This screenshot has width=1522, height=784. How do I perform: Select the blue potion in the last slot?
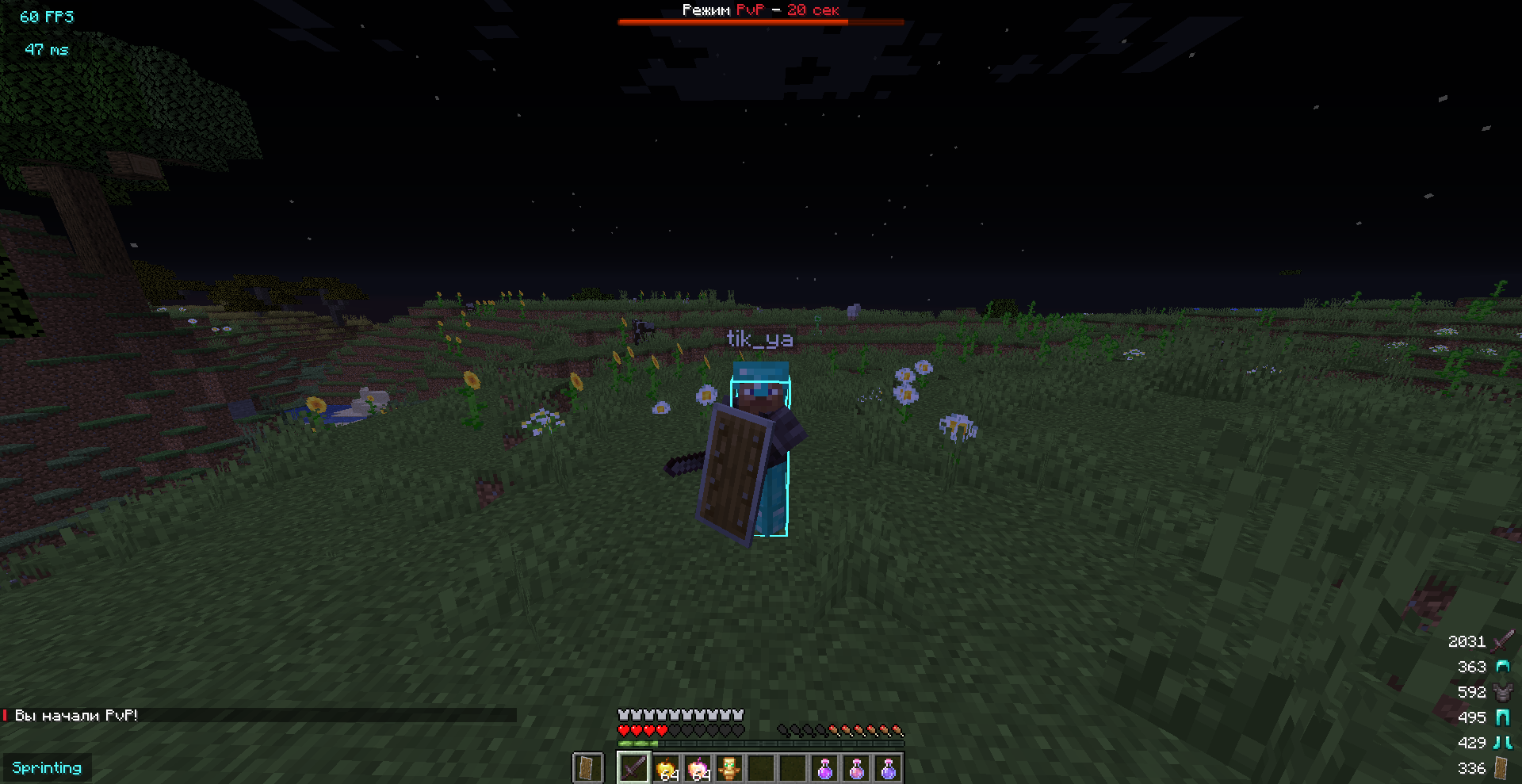point(889,768)
